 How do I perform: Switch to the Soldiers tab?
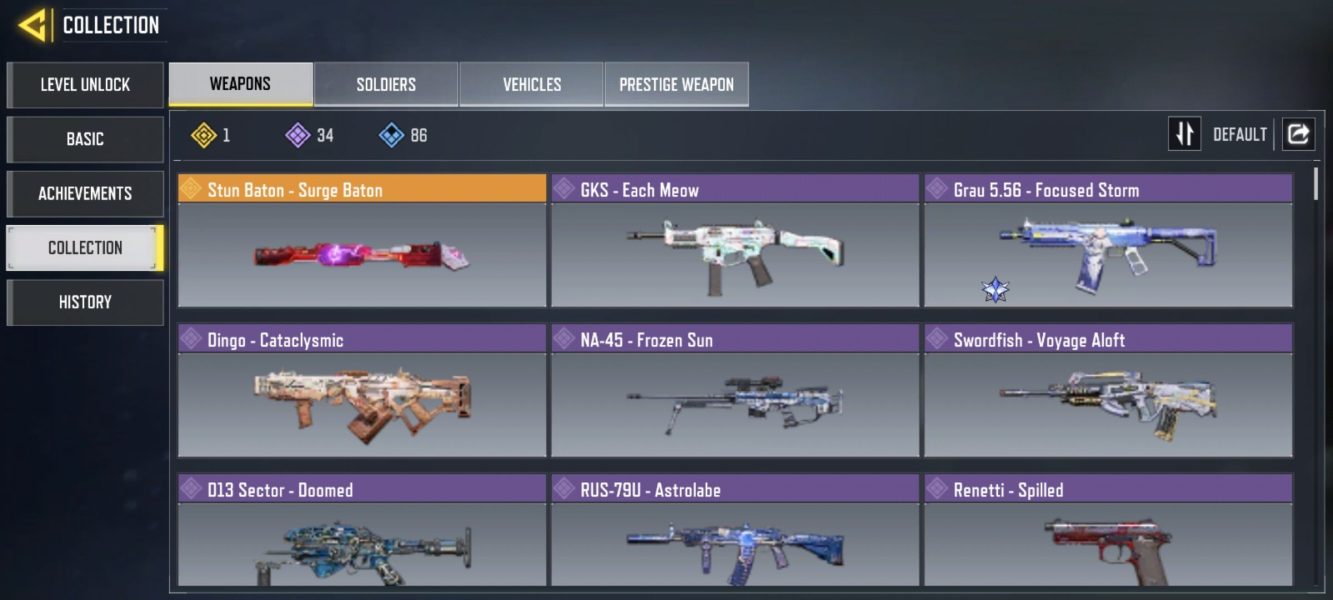tap(386, 84)
